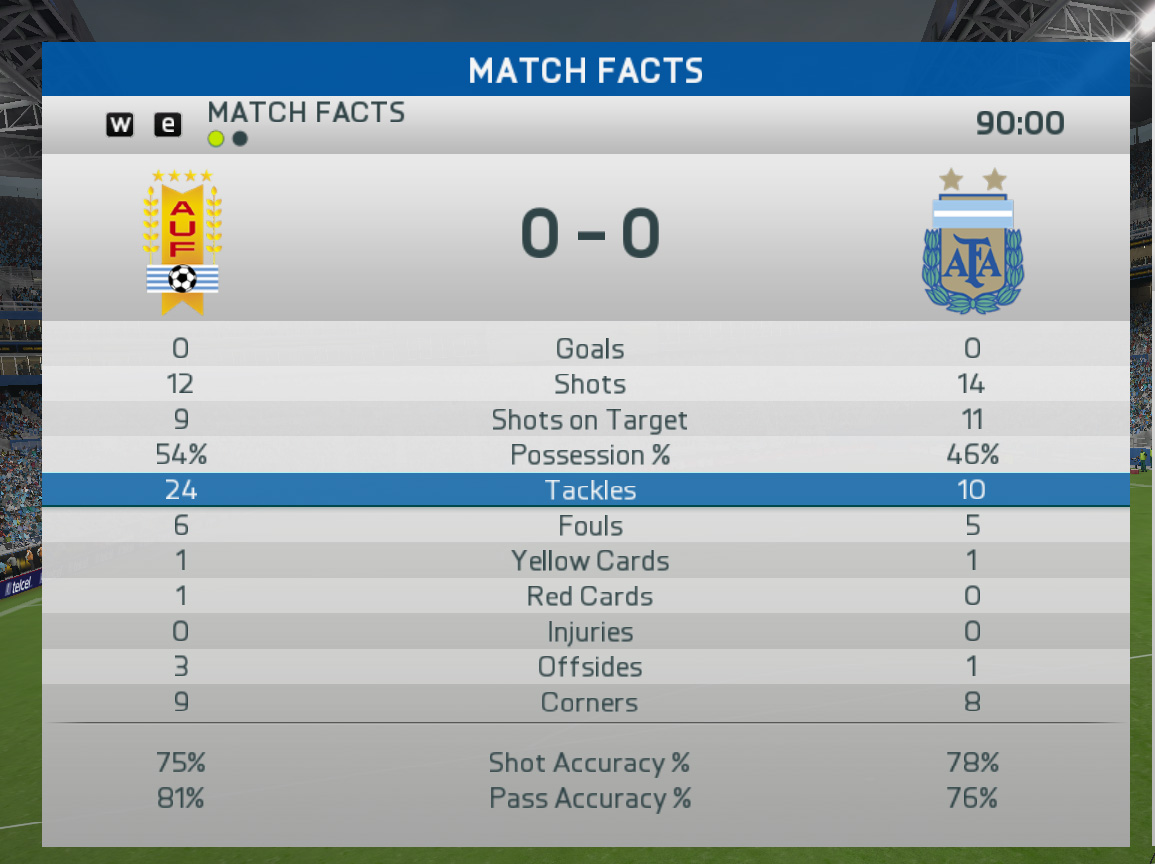
Task: Select the Corners stat row
Action: point(589,703)
